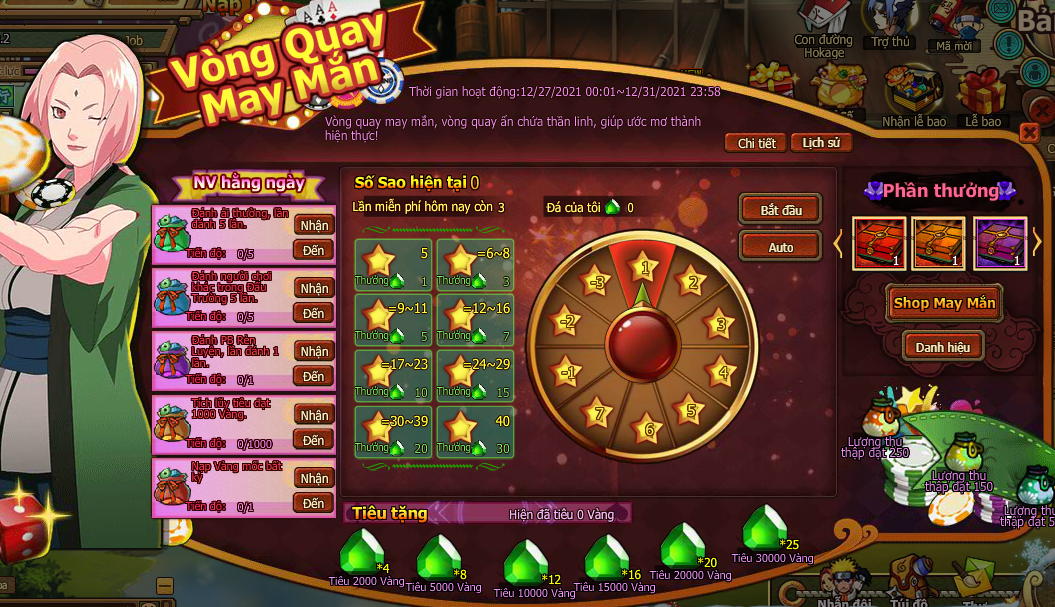The image size is (1055, 607).
Task: Open the Chi tiết details panel
Action: point(756,143)
